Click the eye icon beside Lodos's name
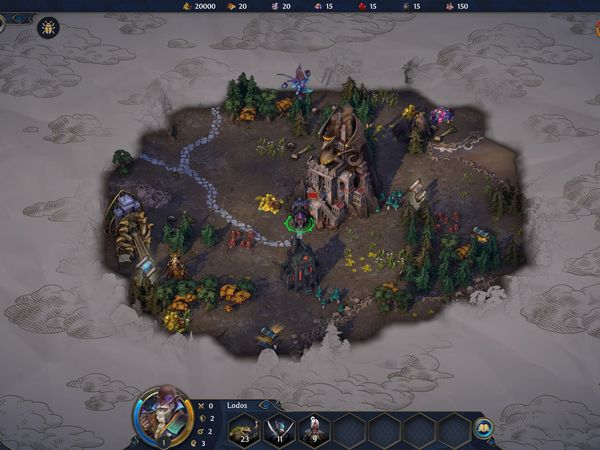Viewport: 600px width, 450px height. (x=264, y=405)
